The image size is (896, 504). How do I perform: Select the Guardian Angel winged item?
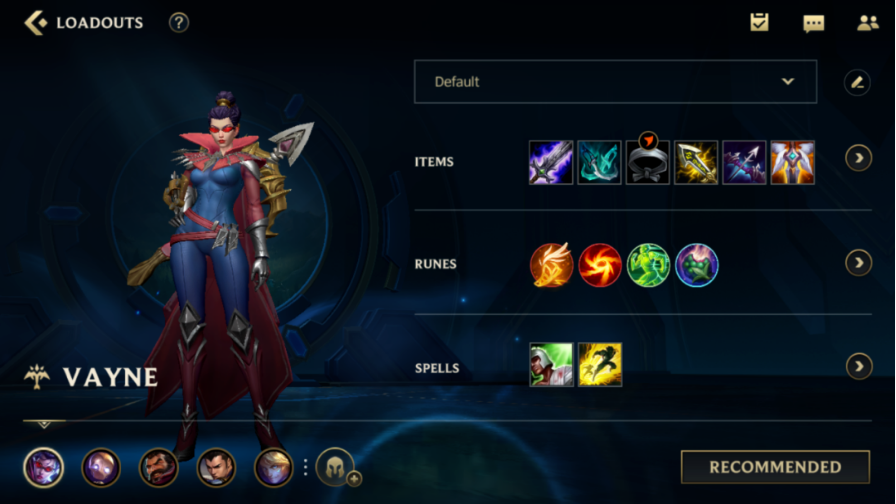792,162
